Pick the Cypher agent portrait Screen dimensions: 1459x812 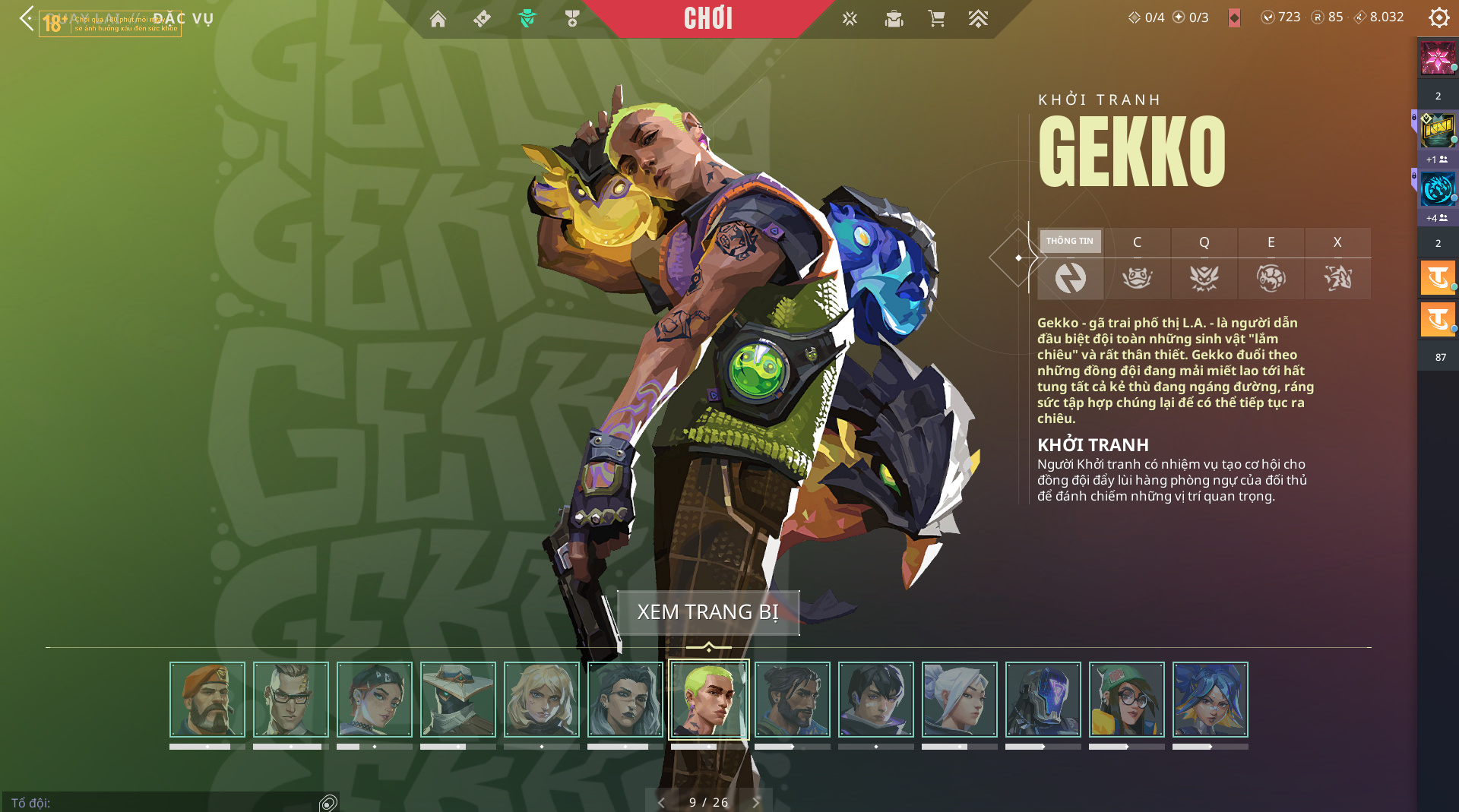(x=458, y=700)
